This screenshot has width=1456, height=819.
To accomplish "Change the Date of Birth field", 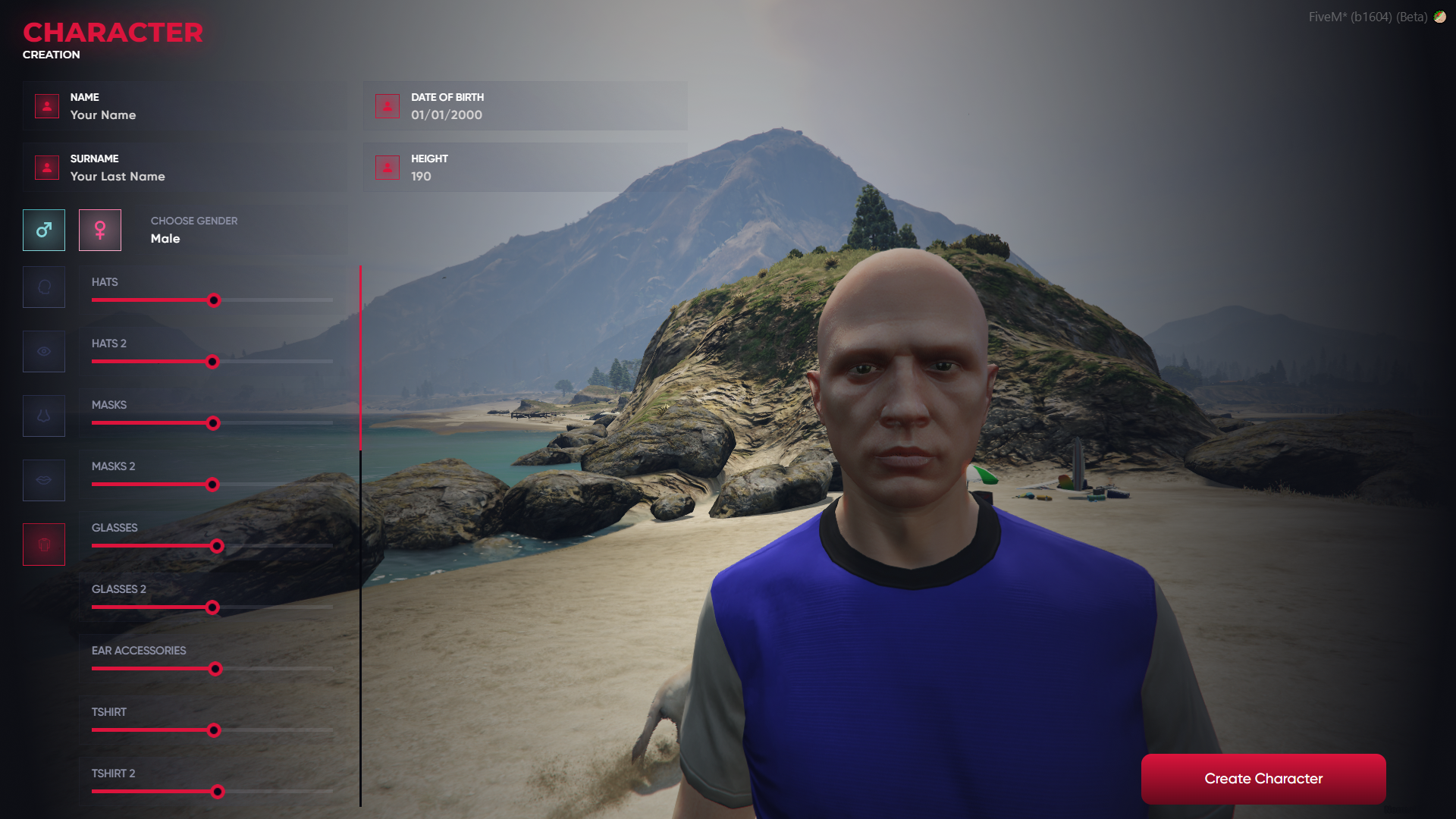I will point(525,115).
